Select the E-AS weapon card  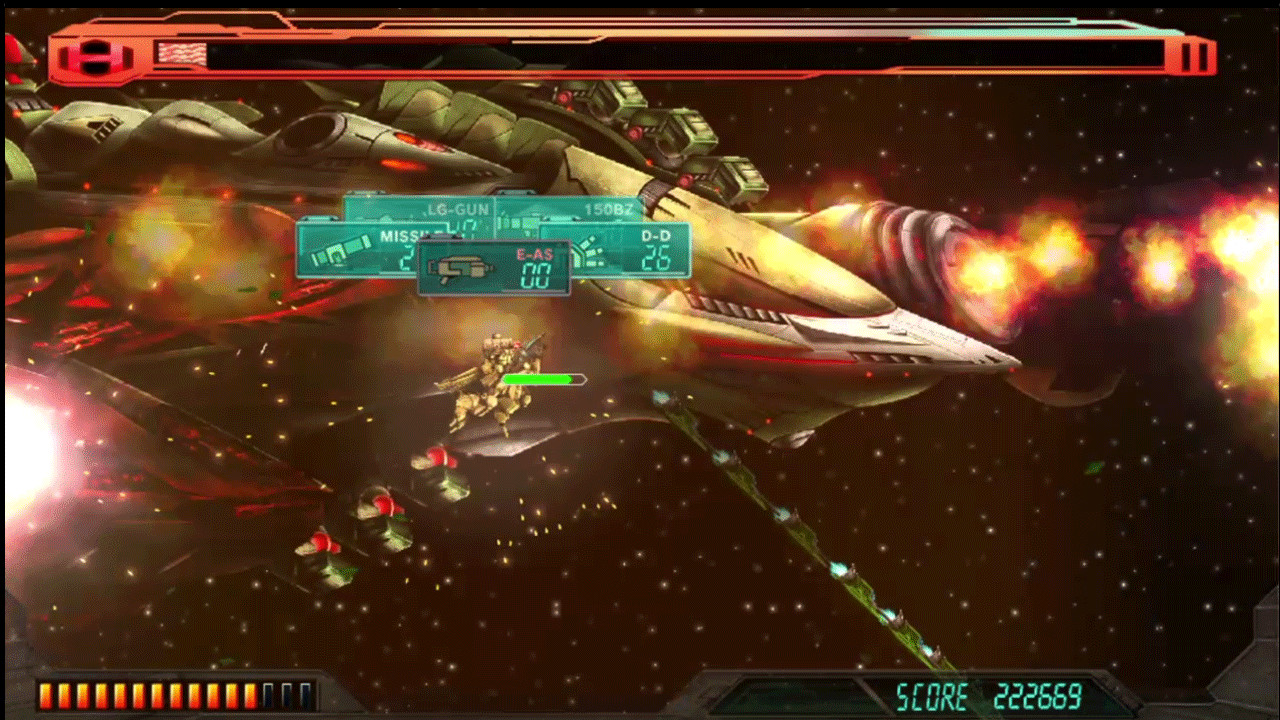pyautogui.click(x=494, y=268)
